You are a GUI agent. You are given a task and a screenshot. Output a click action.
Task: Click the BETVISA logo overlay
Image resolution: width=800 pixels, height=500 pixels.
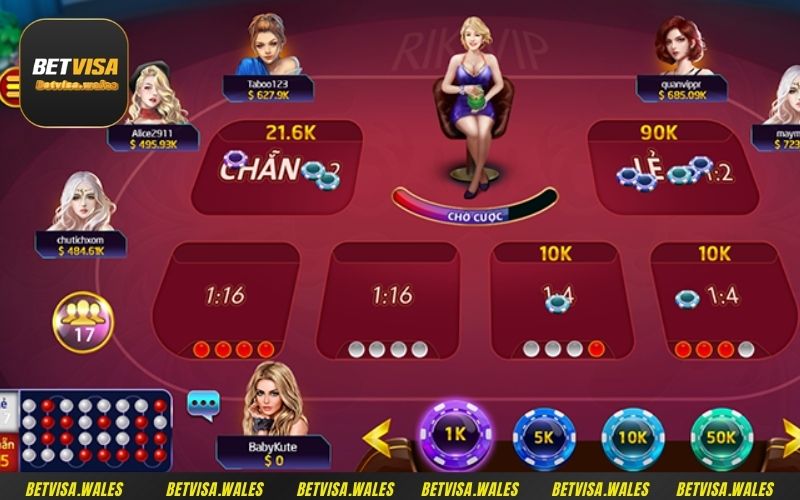click(x=75, y=72)
